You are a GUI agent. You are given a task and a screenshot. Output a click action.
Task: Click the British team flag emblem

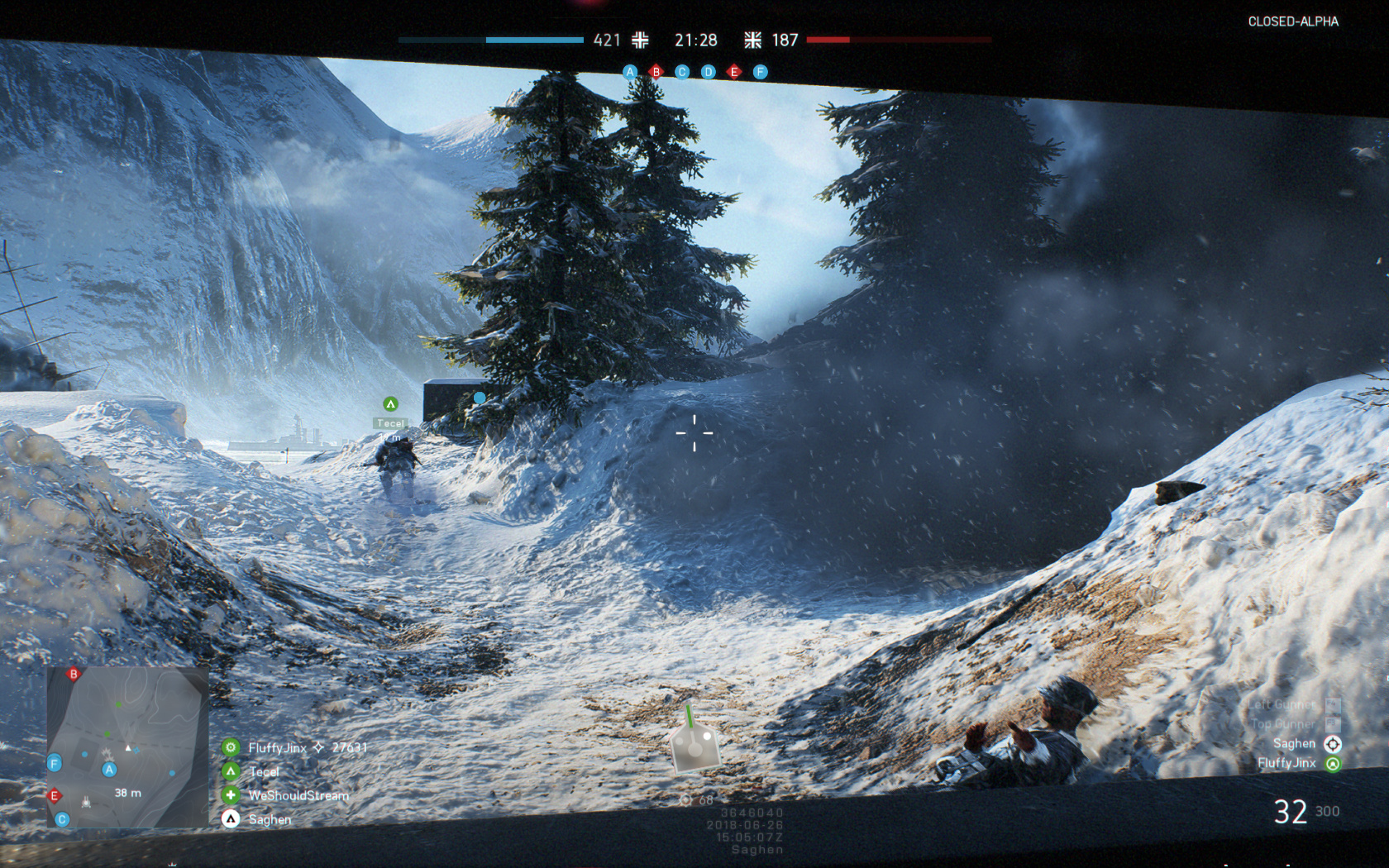tap(752, 40)
